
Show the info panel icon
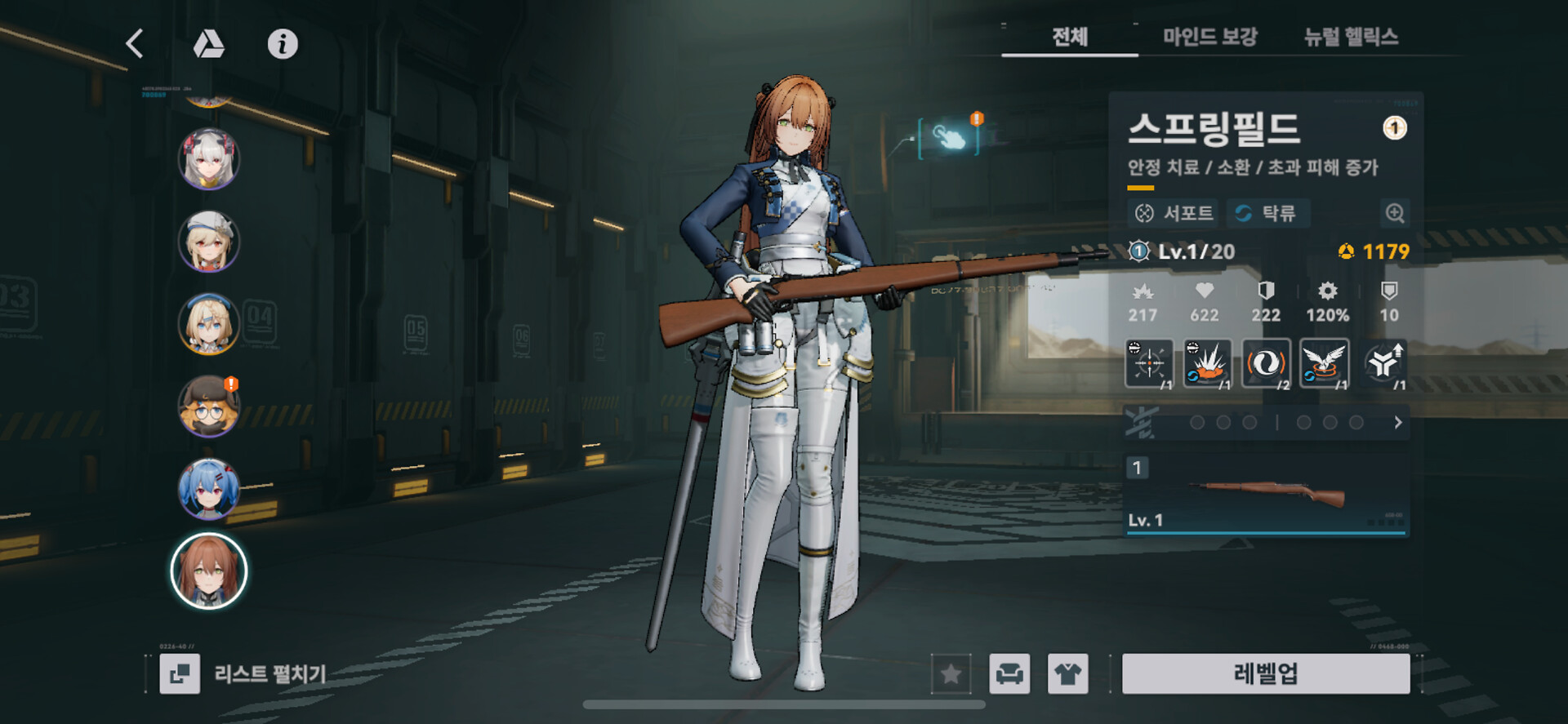point(283,44)
